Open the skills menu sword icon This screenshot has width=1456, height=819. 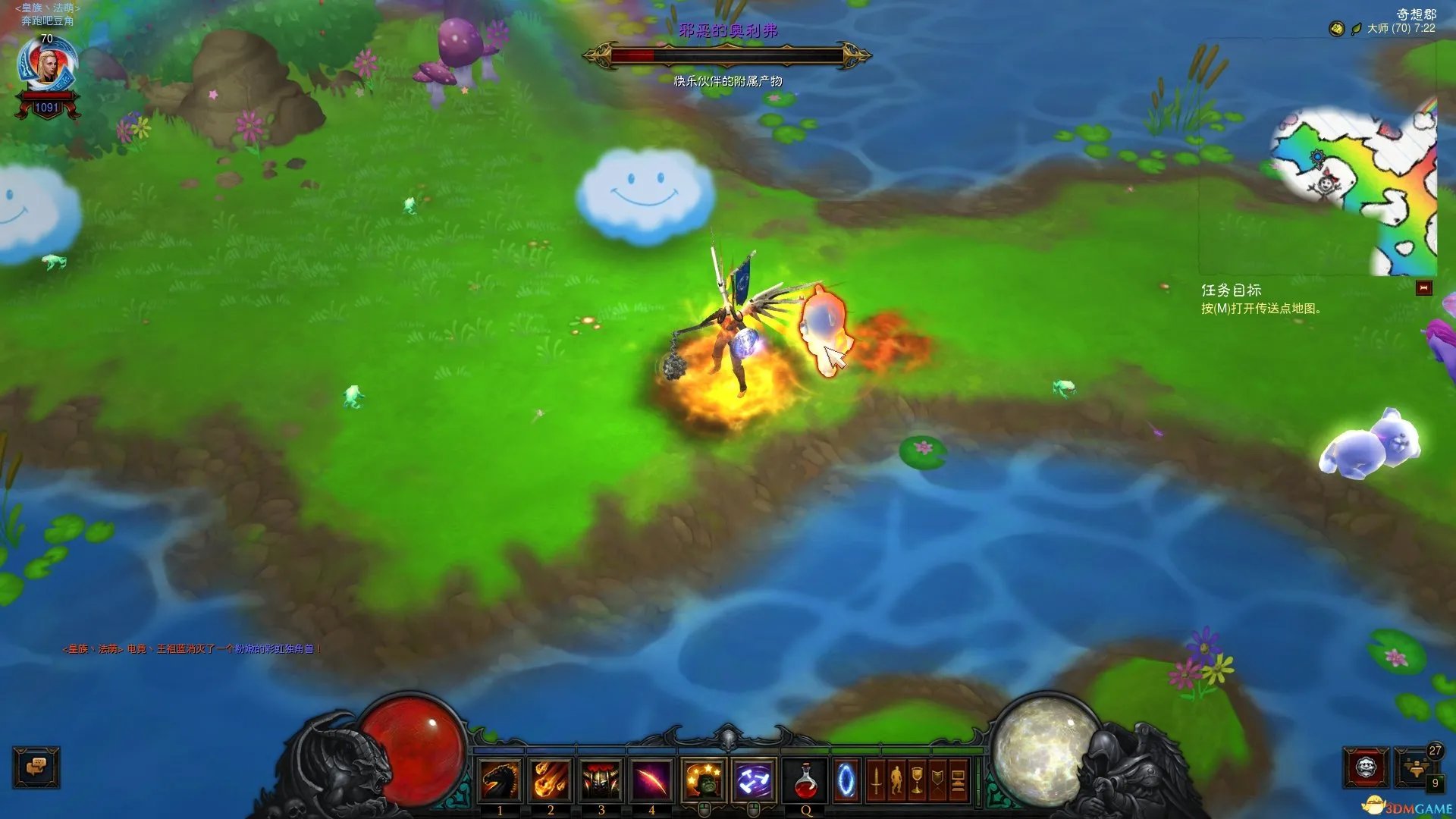pos(876,780)
